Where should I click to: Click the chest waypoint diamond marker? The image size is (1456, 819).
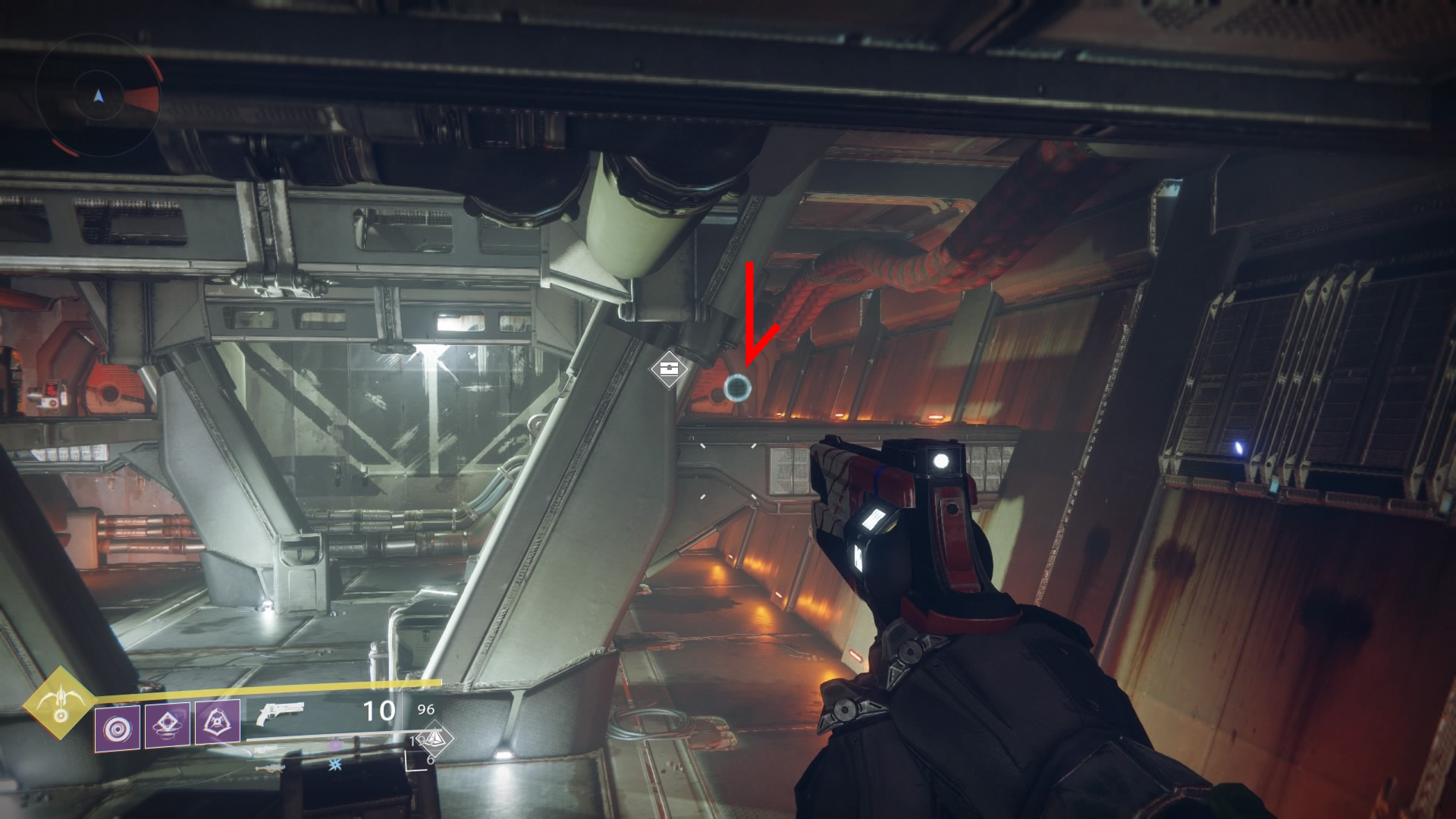669,369
